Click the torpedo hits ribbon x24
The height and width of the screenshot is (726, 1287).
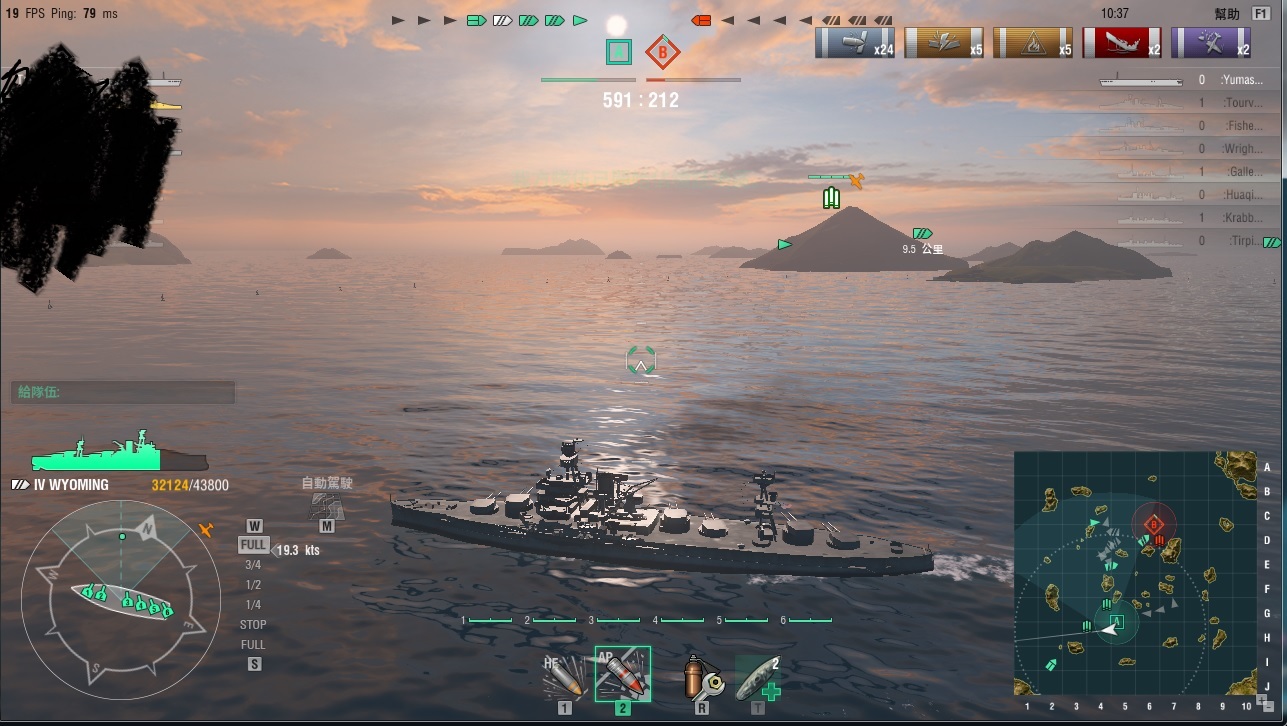[x=855, y=43]
